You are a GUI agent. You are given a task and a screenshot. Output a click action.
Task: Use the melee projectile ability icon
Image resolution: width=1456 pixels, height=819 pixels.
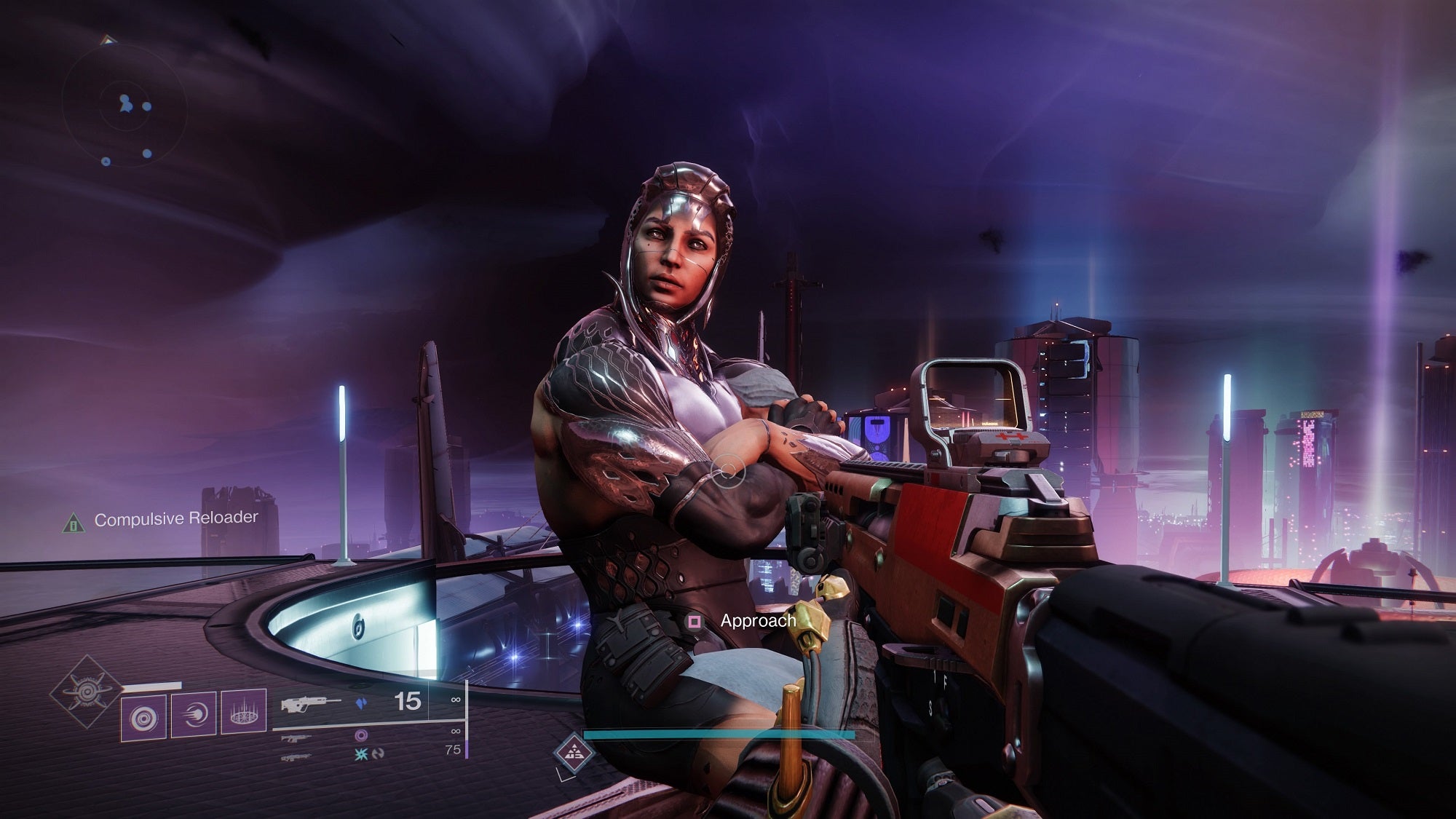(x=193, y=715)
